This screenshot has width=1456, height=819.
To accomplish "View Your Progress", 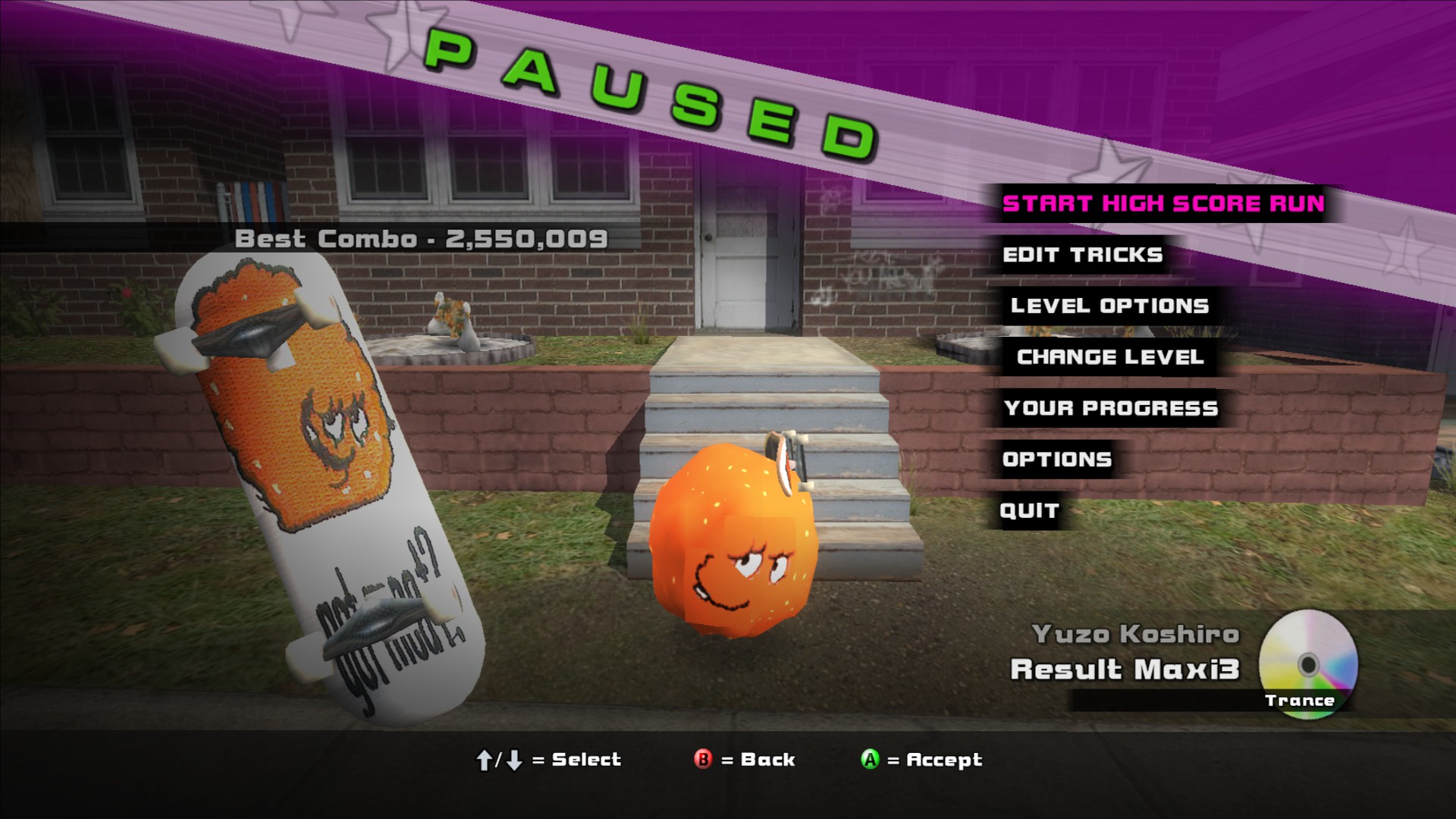I will [x=1110, y=409].
